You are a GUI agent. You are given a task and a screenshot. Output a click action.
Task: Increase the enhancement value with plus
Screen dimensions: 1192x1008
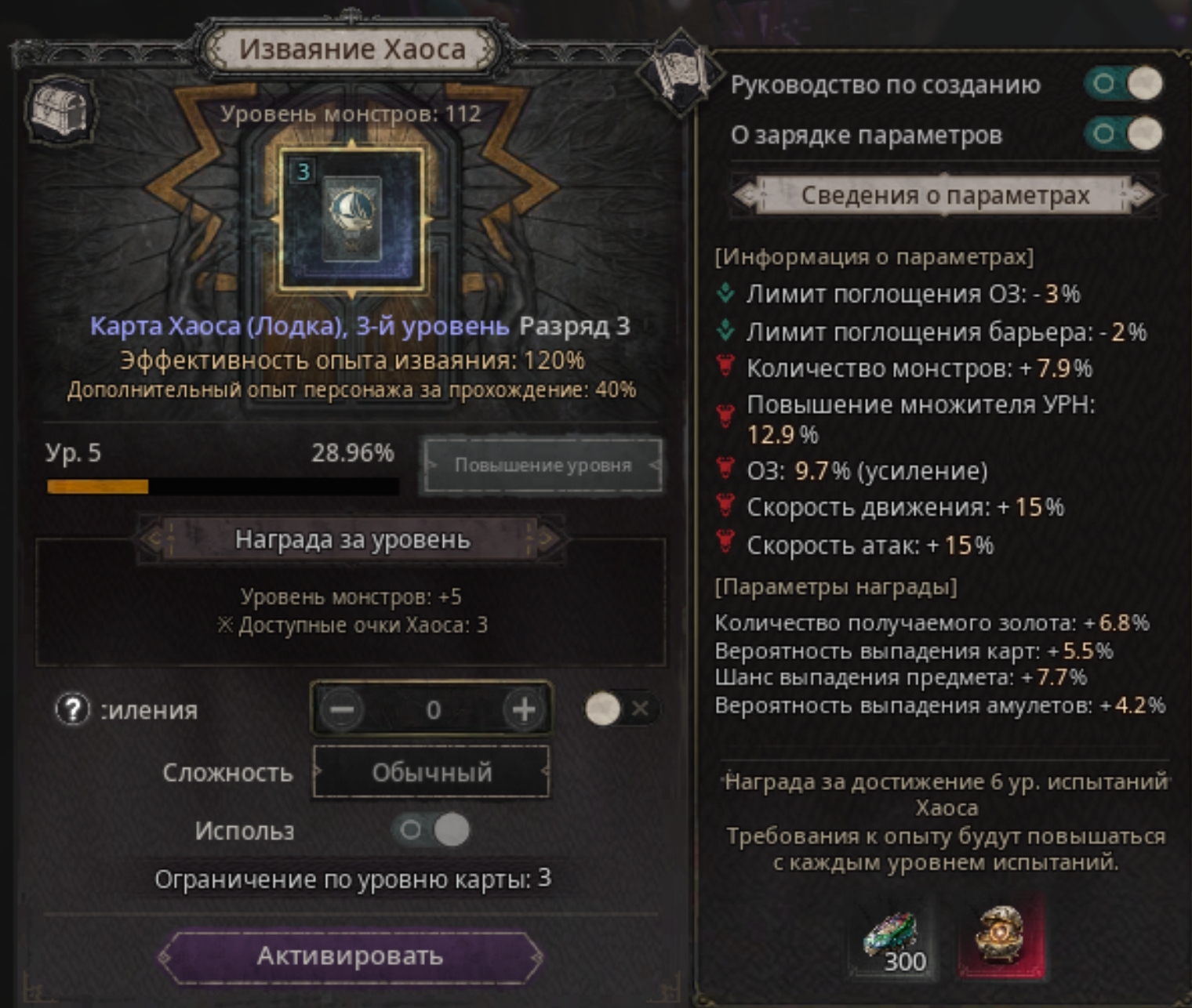[523, 710]
